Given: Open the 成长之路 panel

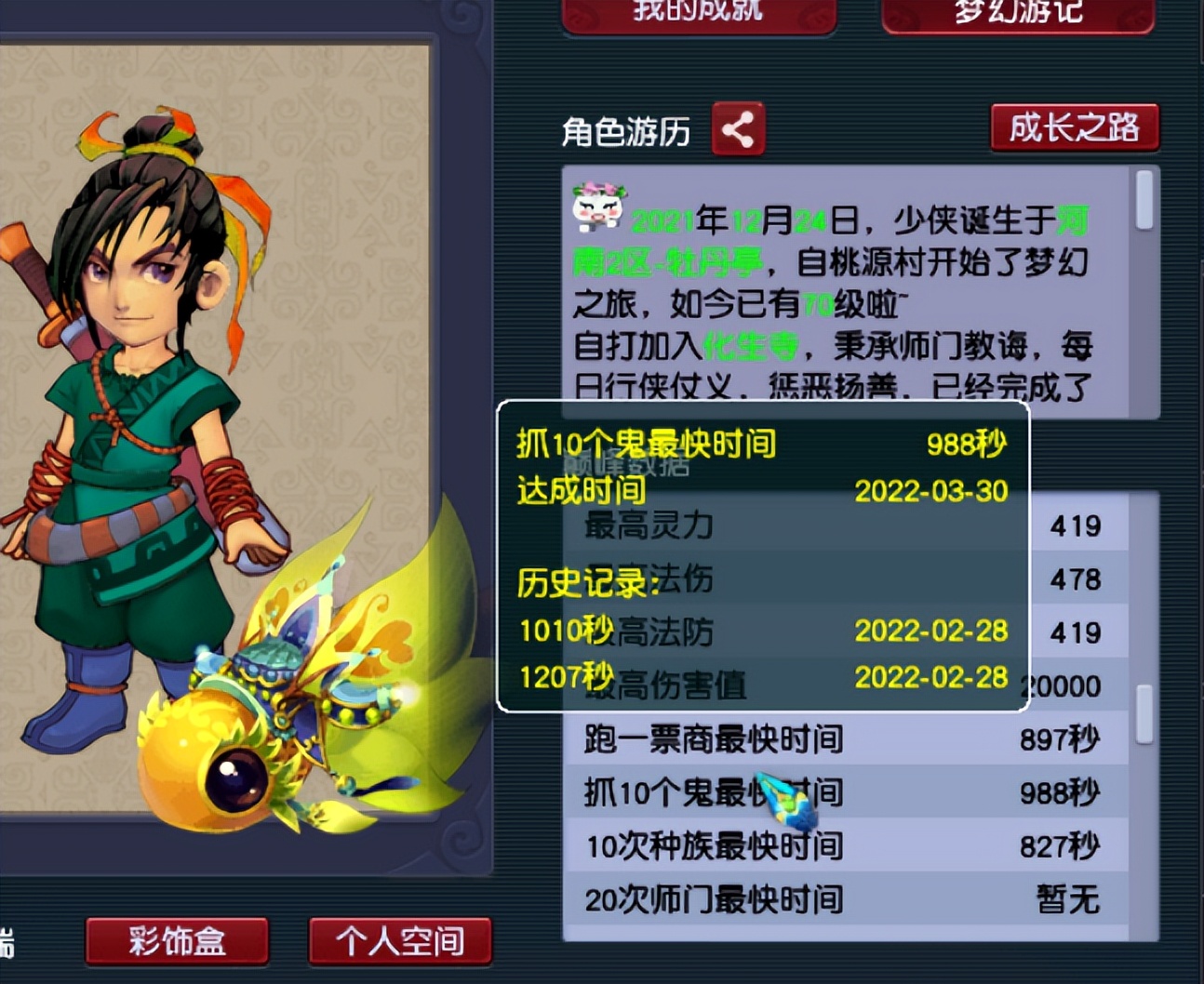Looking at the screenshot, I should click(1075, 130).
